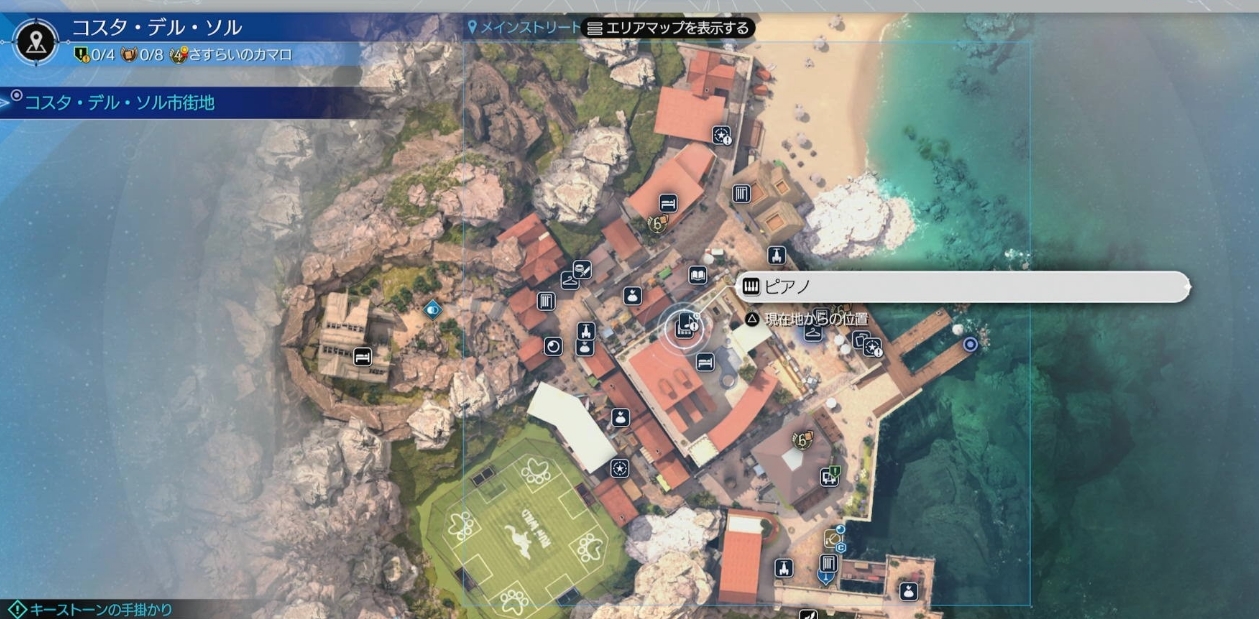The width and height of the screenshot is (1259, 619).
Task: Choose the quest marker with green exclamation
Action: pos(829,476)
